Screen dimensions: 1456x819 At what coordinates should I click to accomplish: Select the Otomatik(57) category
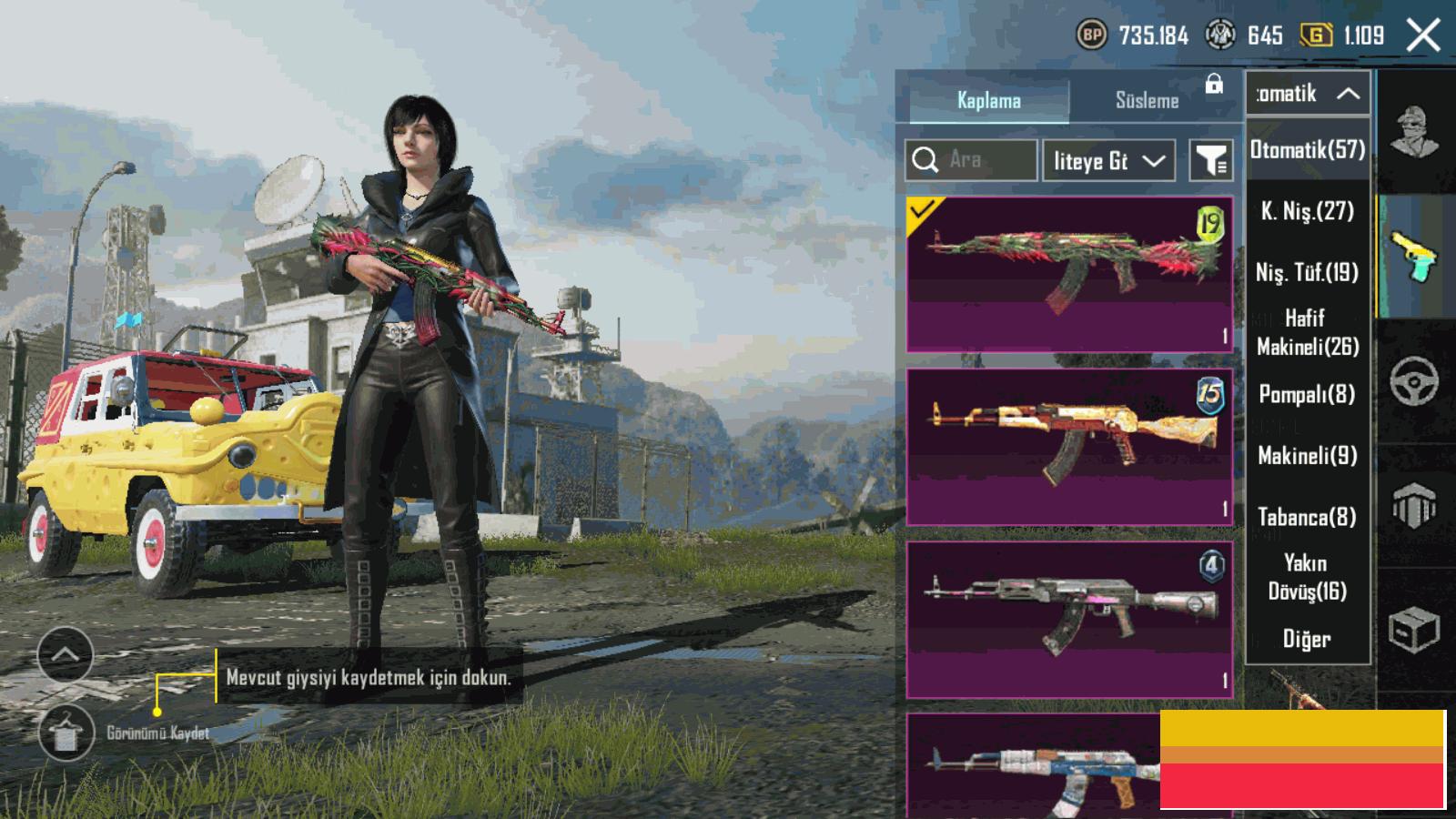[1308, 149]
